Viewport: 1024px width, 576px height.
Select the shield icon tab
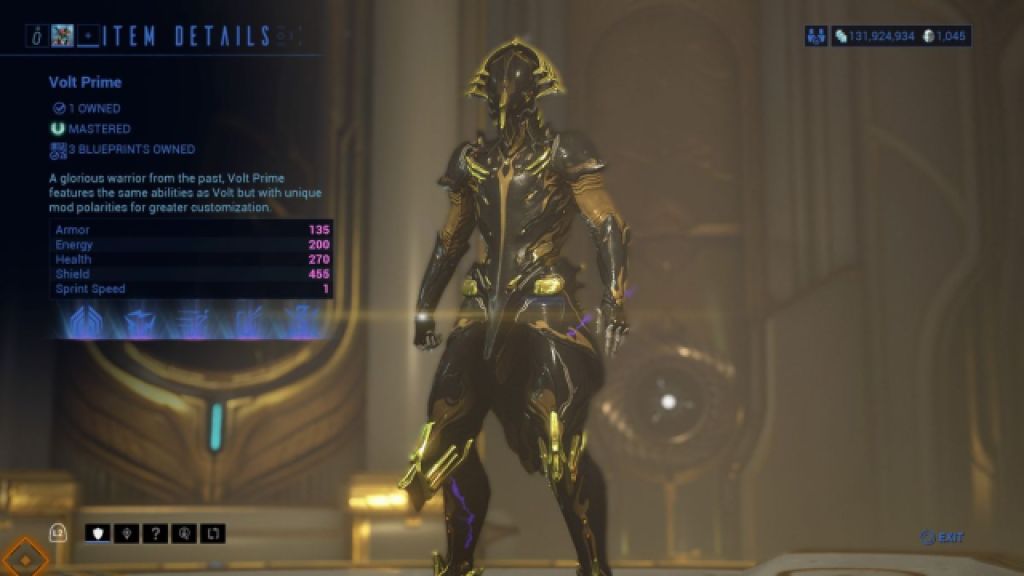point(97,533)
